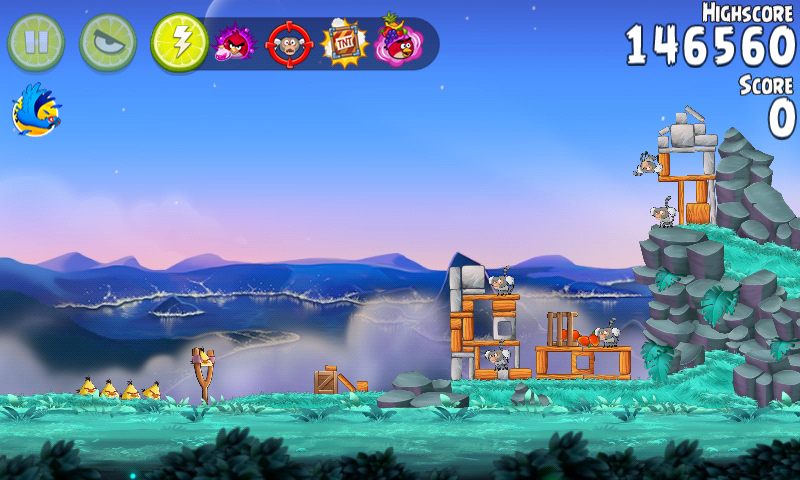
Task: Tap the blue macaw helper icon
Action: click(36, 110)
